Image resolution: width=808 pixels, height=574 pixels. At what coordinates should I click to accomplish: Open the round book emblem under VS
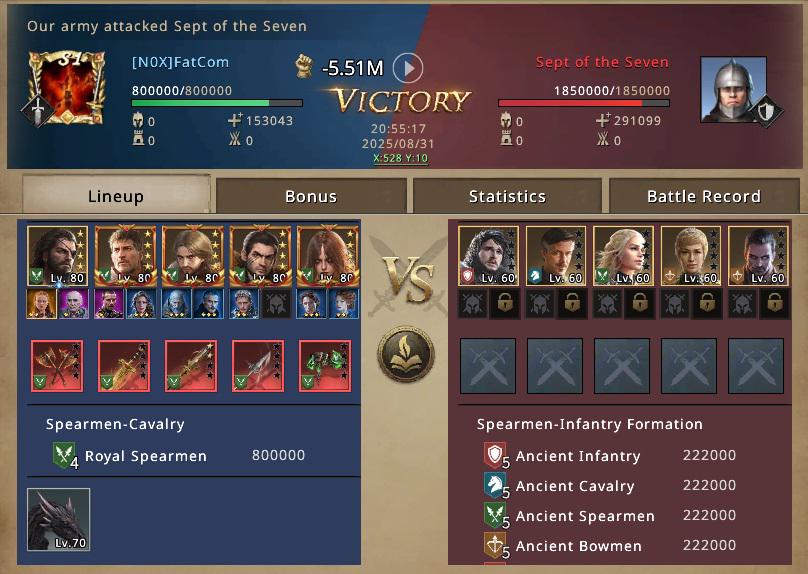click(405, 354)
